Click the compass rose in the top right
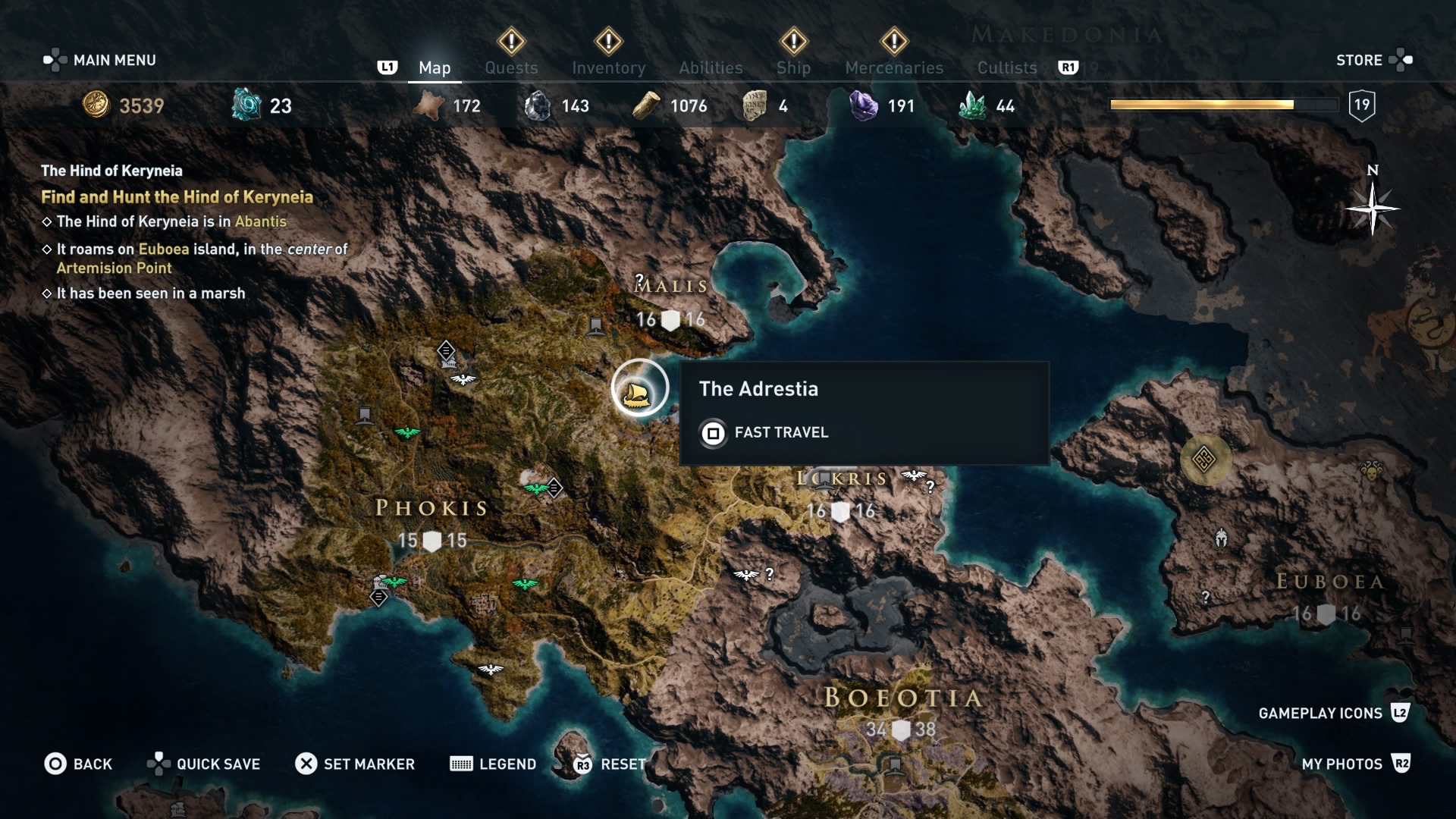 (x=1371, y=209)
